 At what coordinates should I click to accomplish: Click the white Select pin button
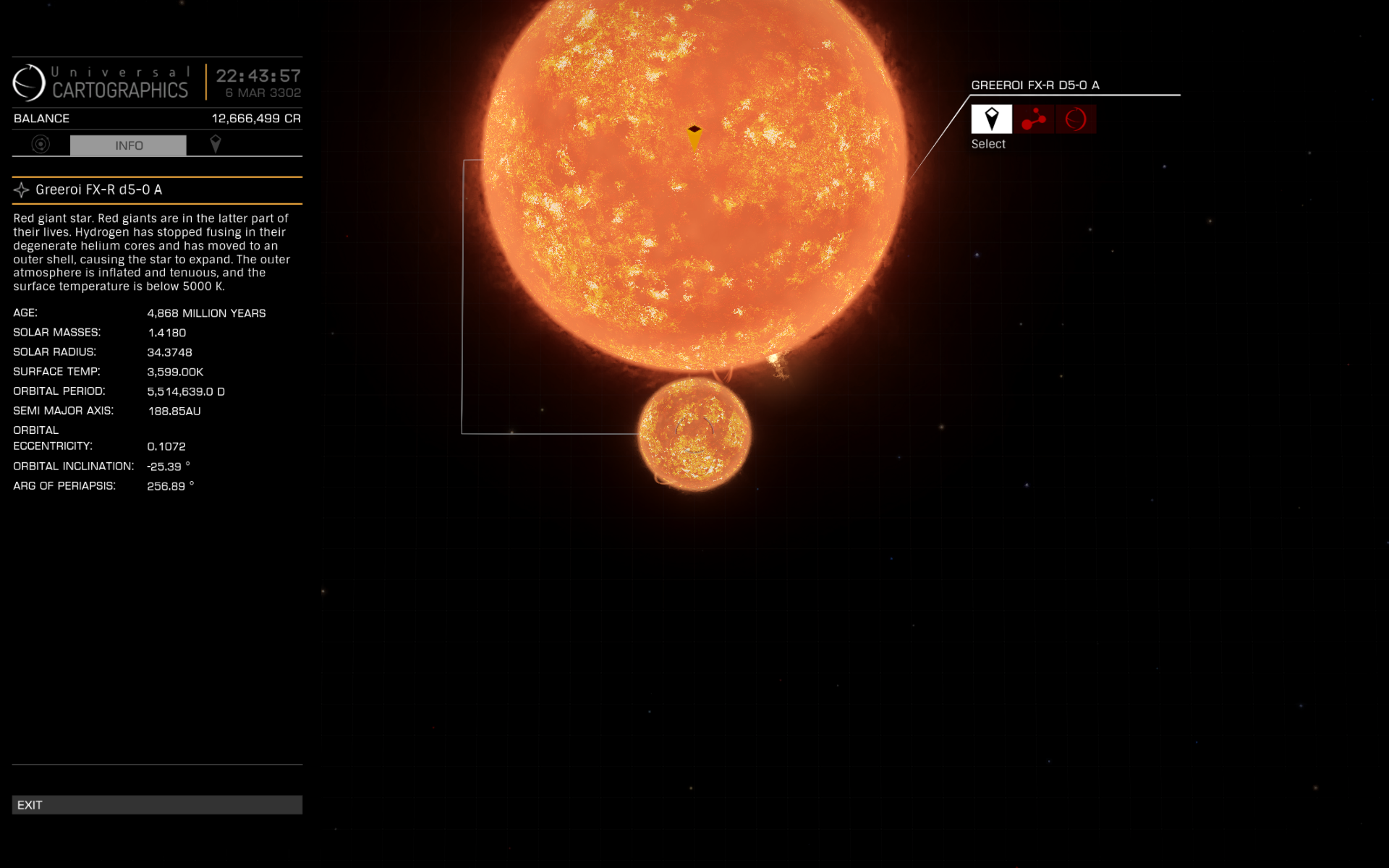(991, 119)
